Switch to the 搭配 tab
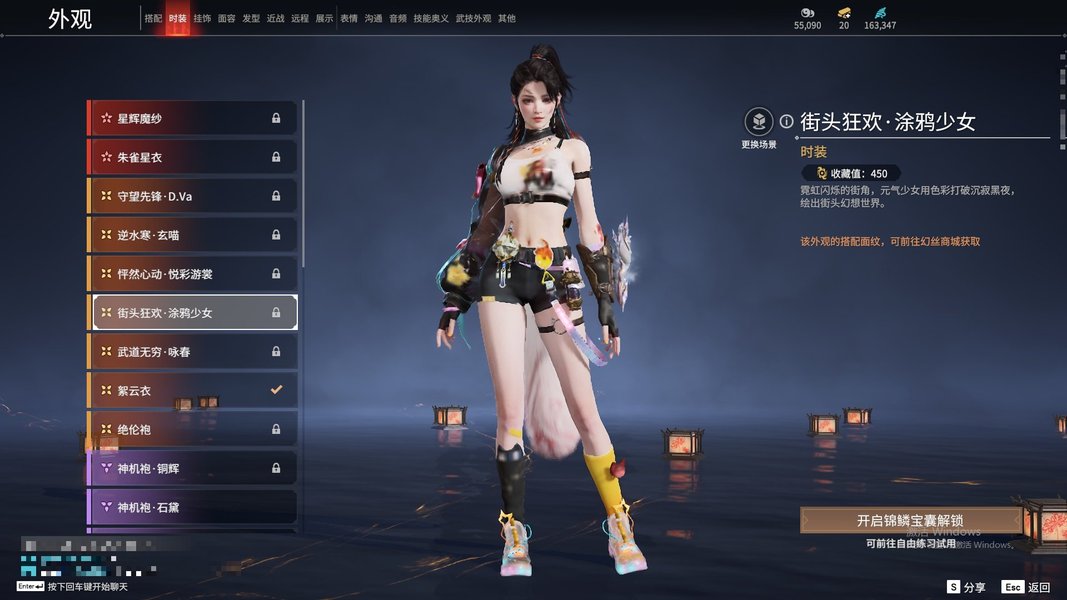1067x600 pixels. 153,19
